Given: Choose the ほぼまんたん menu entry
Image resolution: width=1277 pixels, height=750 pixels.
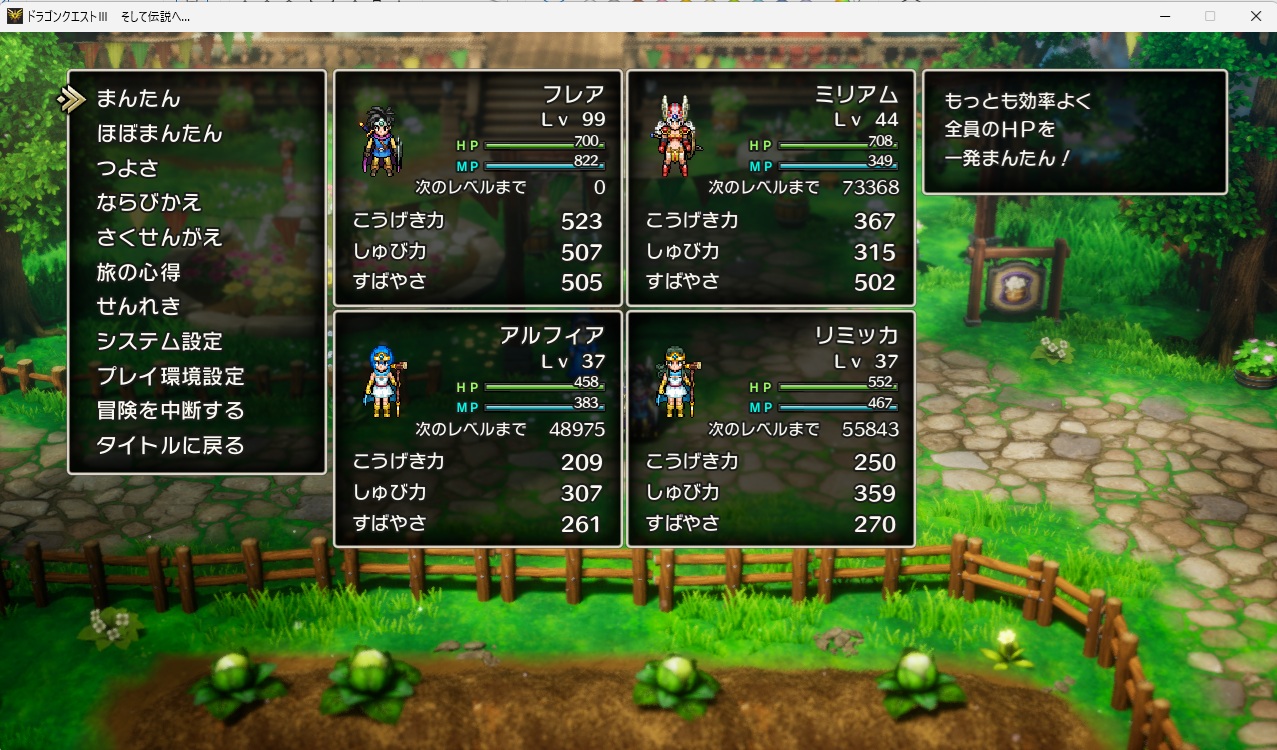Looking at the screenshot, I should 159,134.
